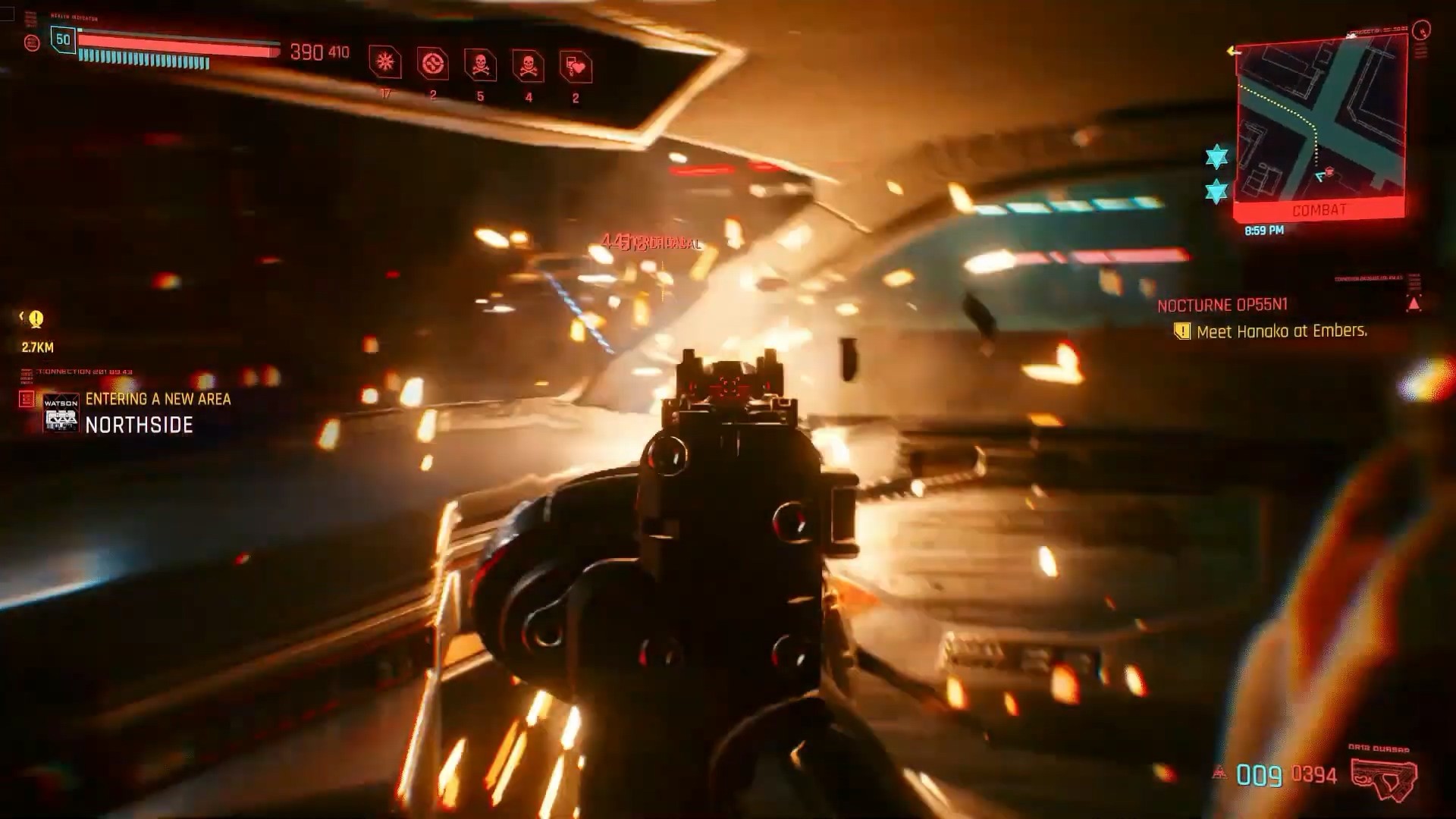Select the snowflake status effect icon
The image size is (1456, 819).
coord(385,64)
